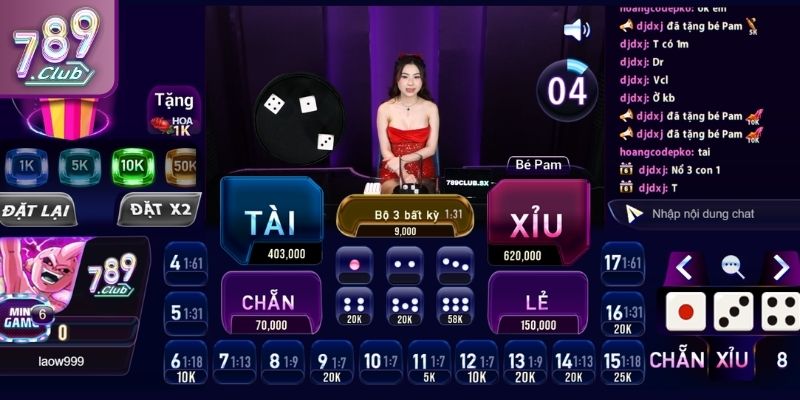
Task: Show next result with right arrow
Action: point(781,267)
